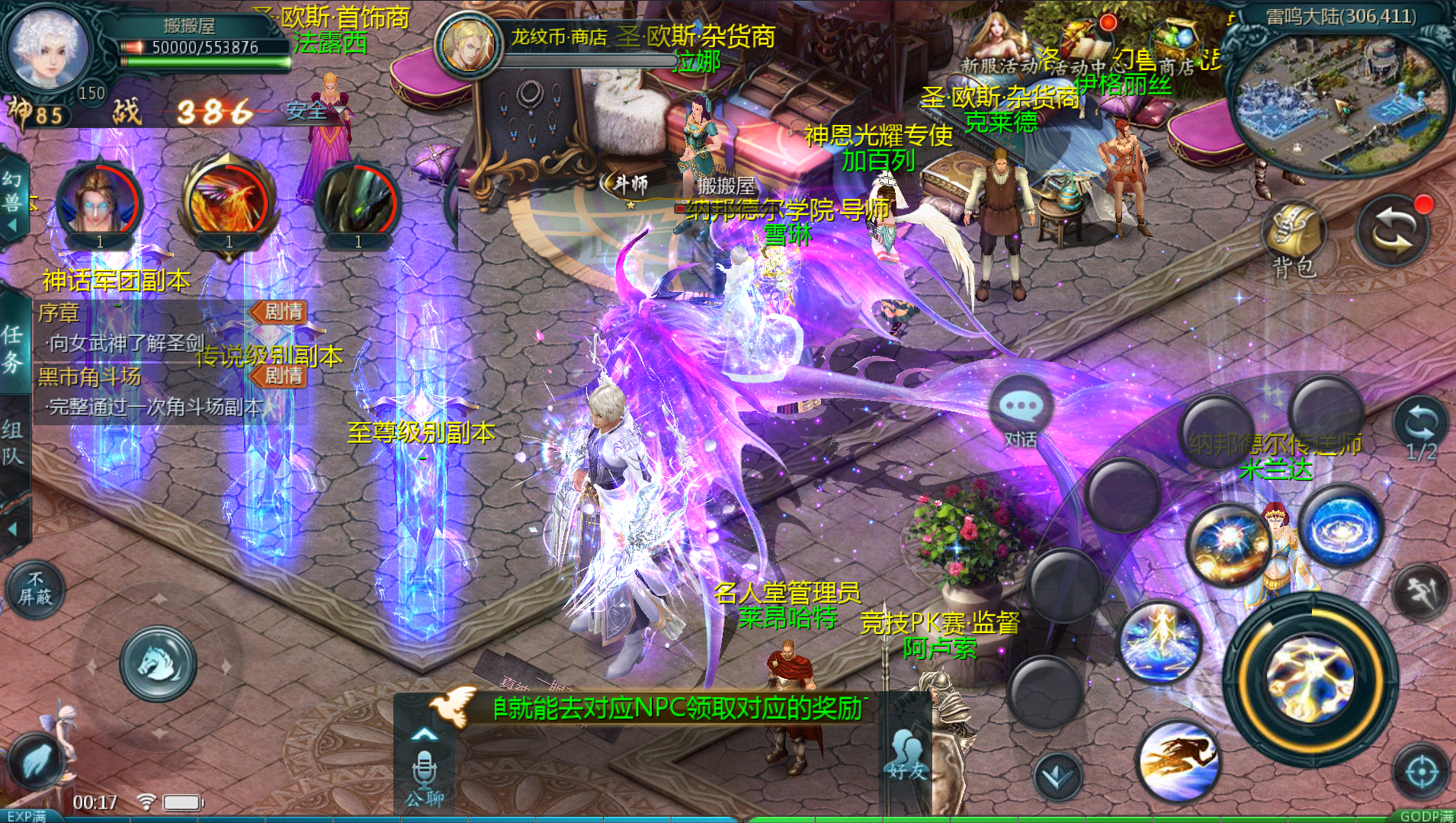1456x823 pixels.
Task: Activate the 公聊 voice chat microphone
Action: coord(425,772)
